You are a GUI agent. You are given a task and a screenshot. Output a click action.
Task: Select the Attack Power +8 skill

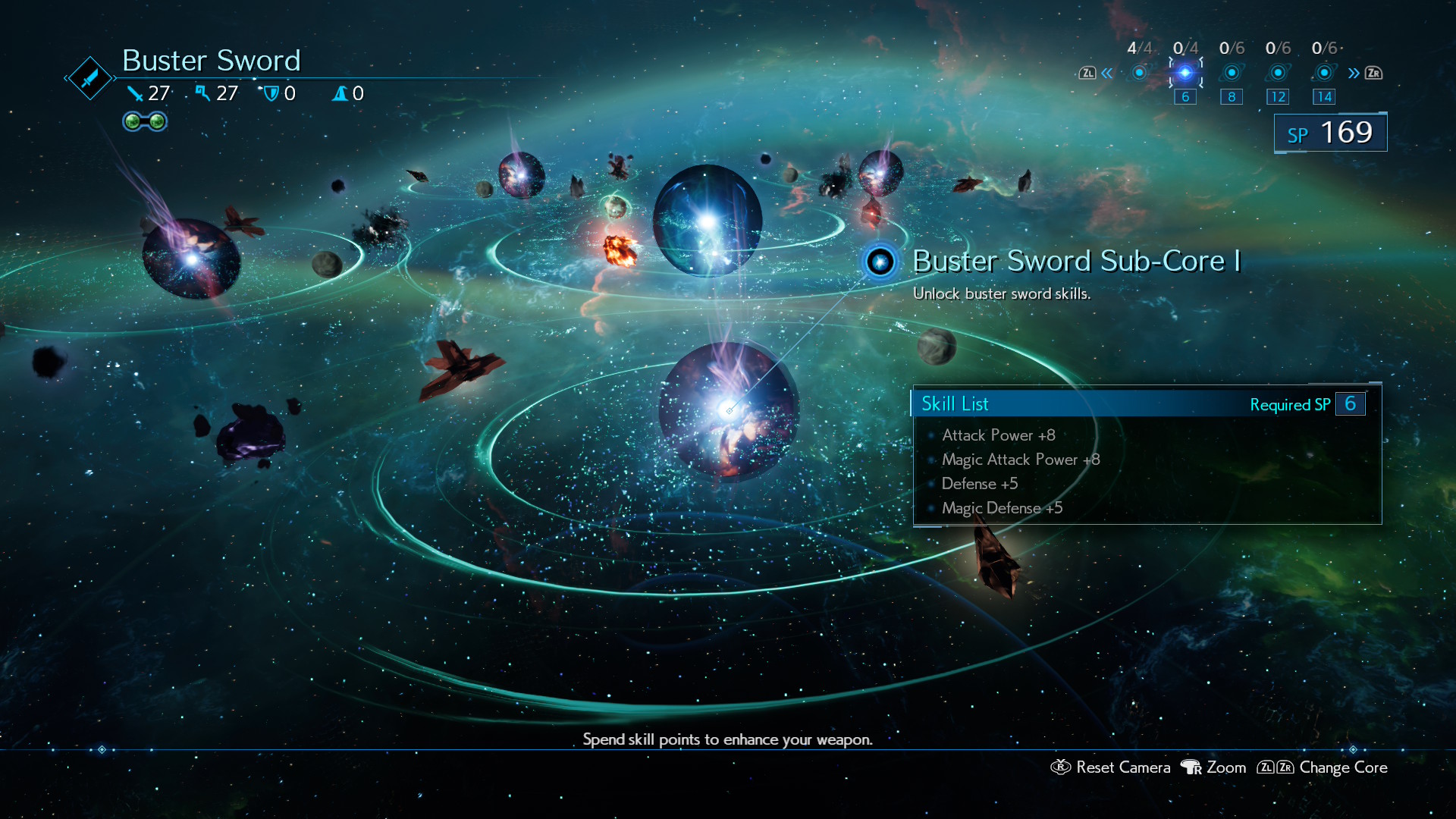[x=998, y=435]
